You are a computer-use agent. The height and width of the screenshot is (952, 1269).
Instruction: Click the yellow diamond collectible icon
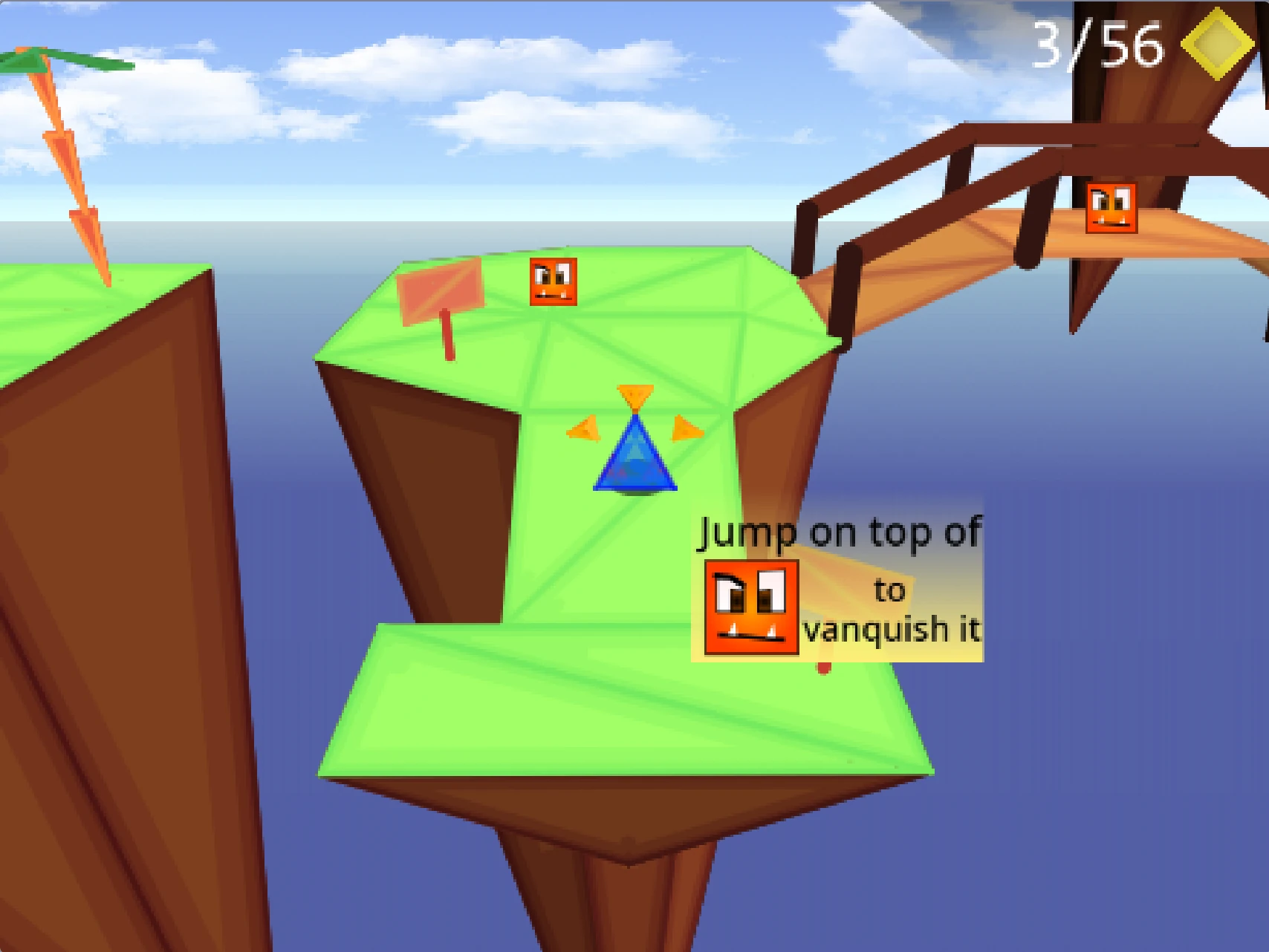(1217, 45)
